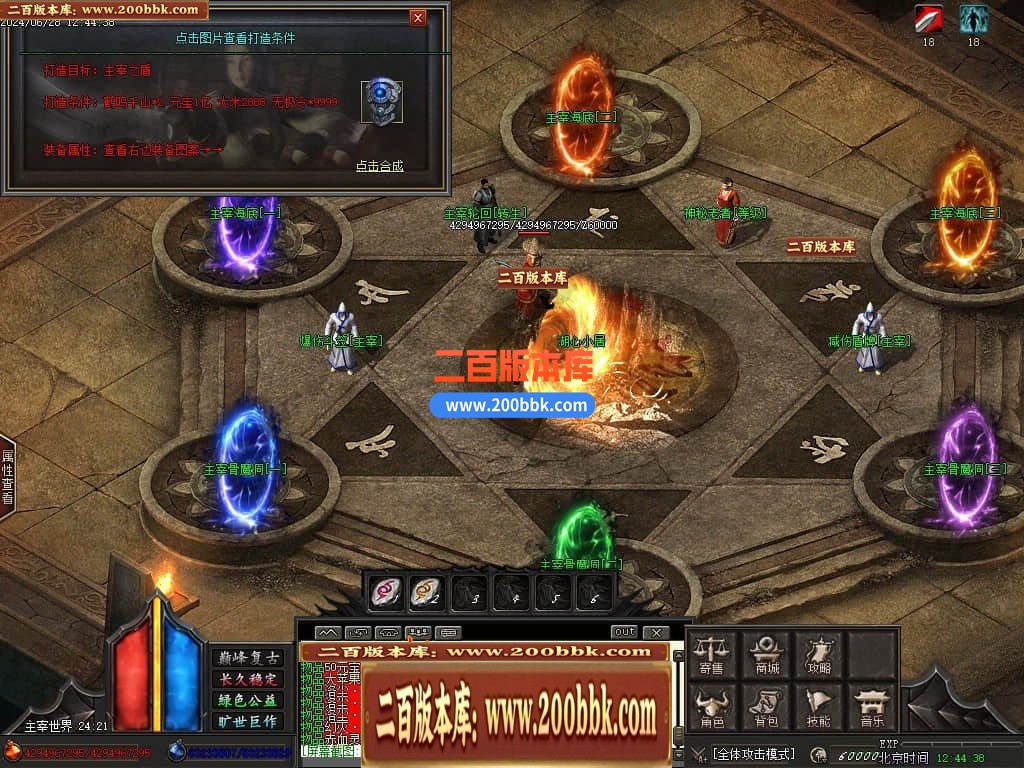This screenshot has width=1024, height=768.
Task: Toggle the 音乐 music button
Action: [873, 707]
